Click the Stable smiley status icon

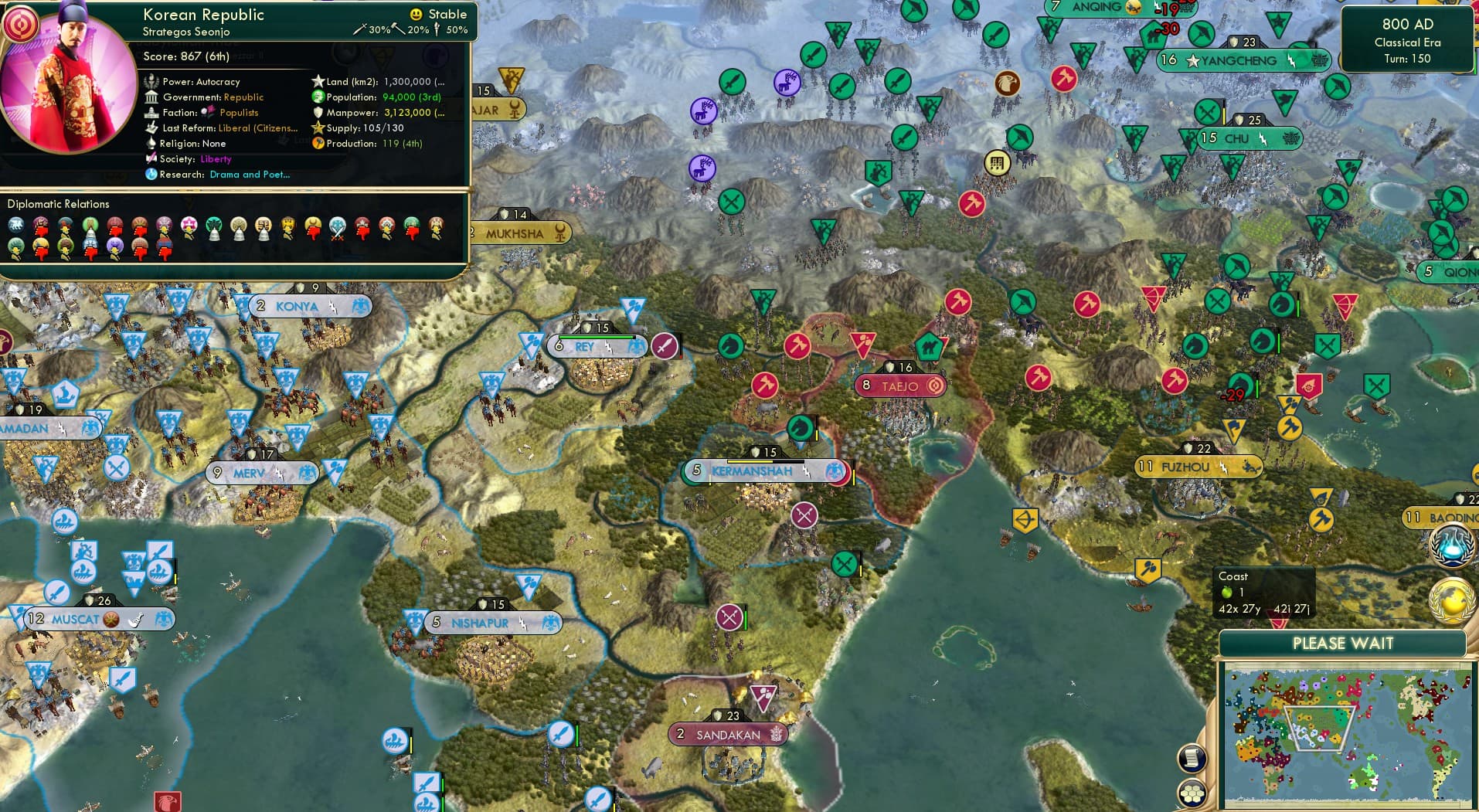[x=416, y=14]
